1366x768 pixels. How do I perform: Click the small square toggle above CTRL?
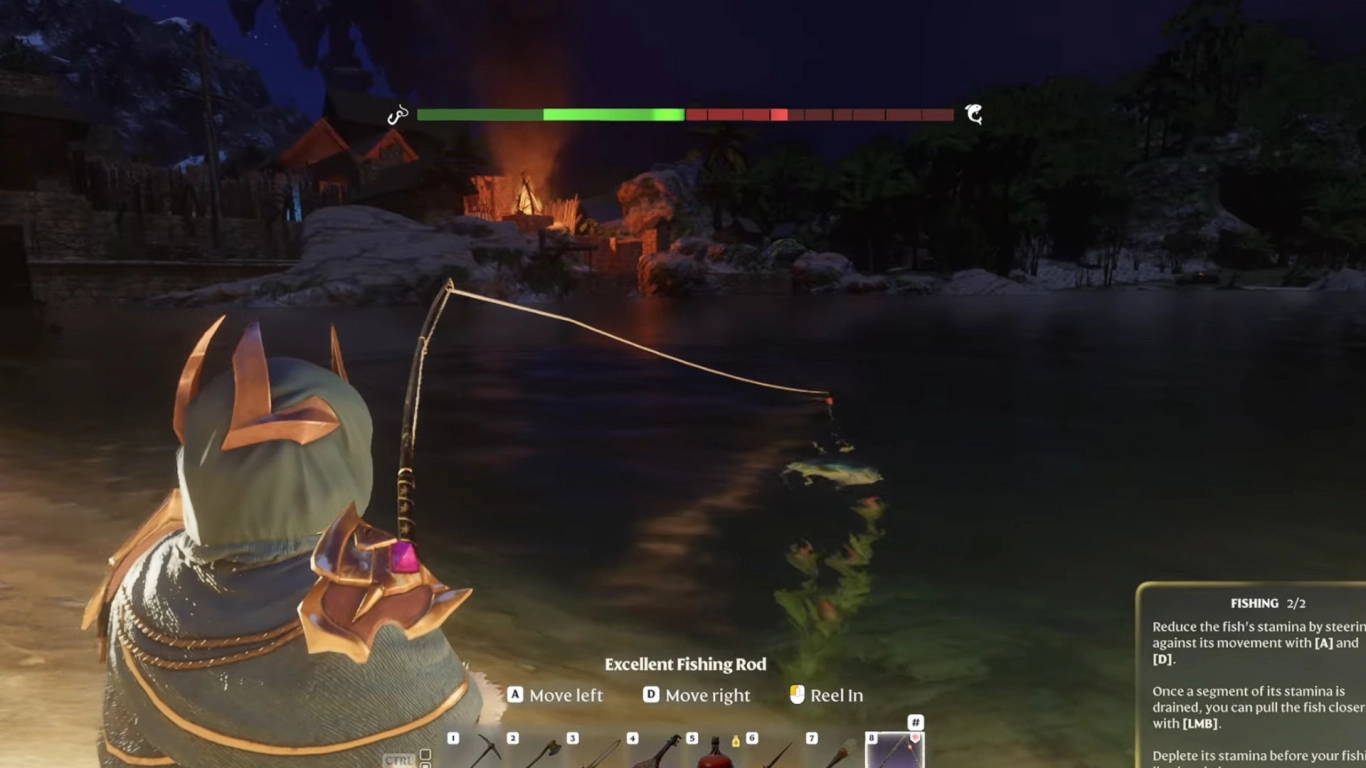[424, 753]
